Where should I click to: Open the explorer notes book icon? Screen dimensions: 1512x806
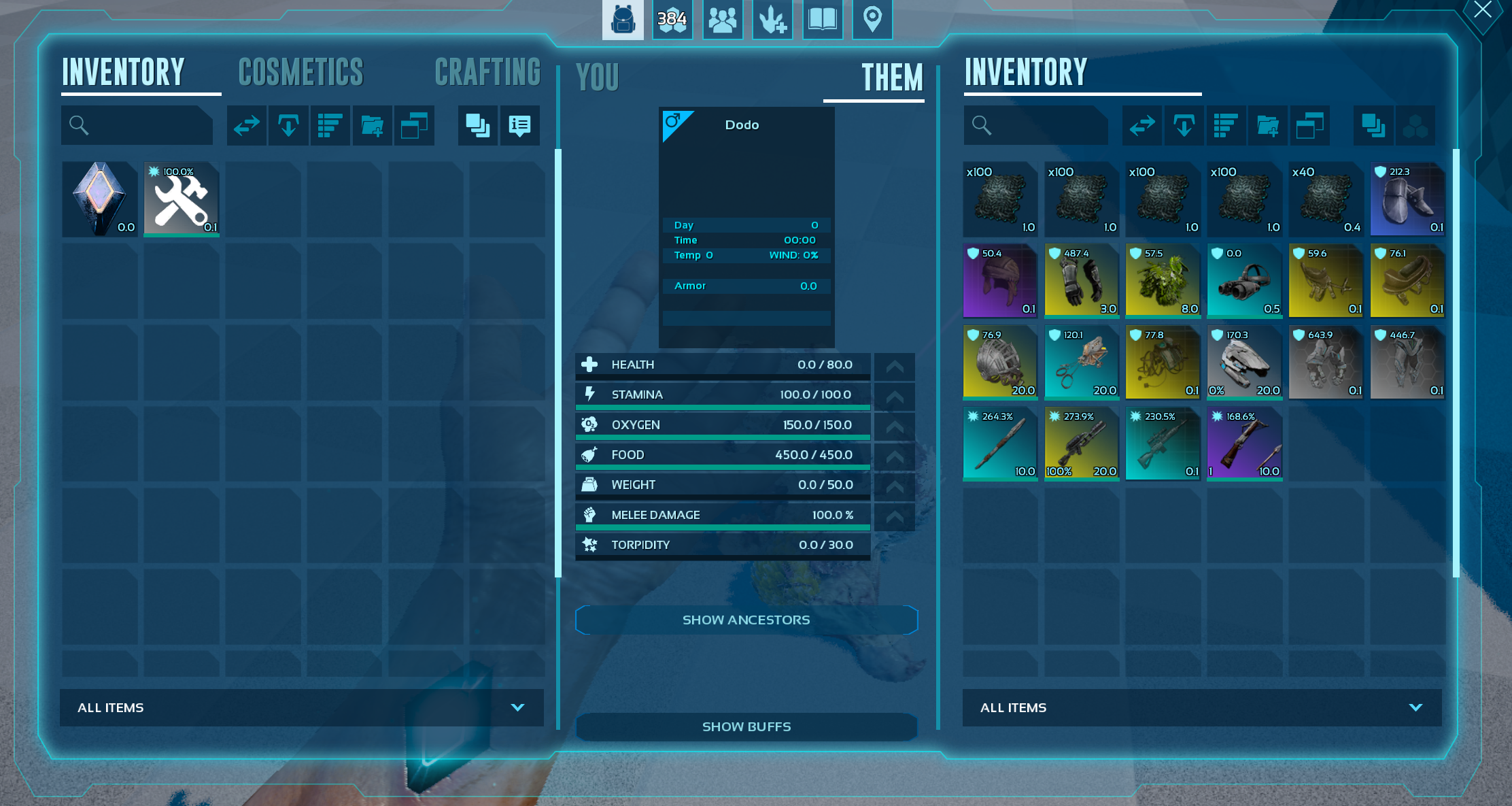click(x=823, y=20)
